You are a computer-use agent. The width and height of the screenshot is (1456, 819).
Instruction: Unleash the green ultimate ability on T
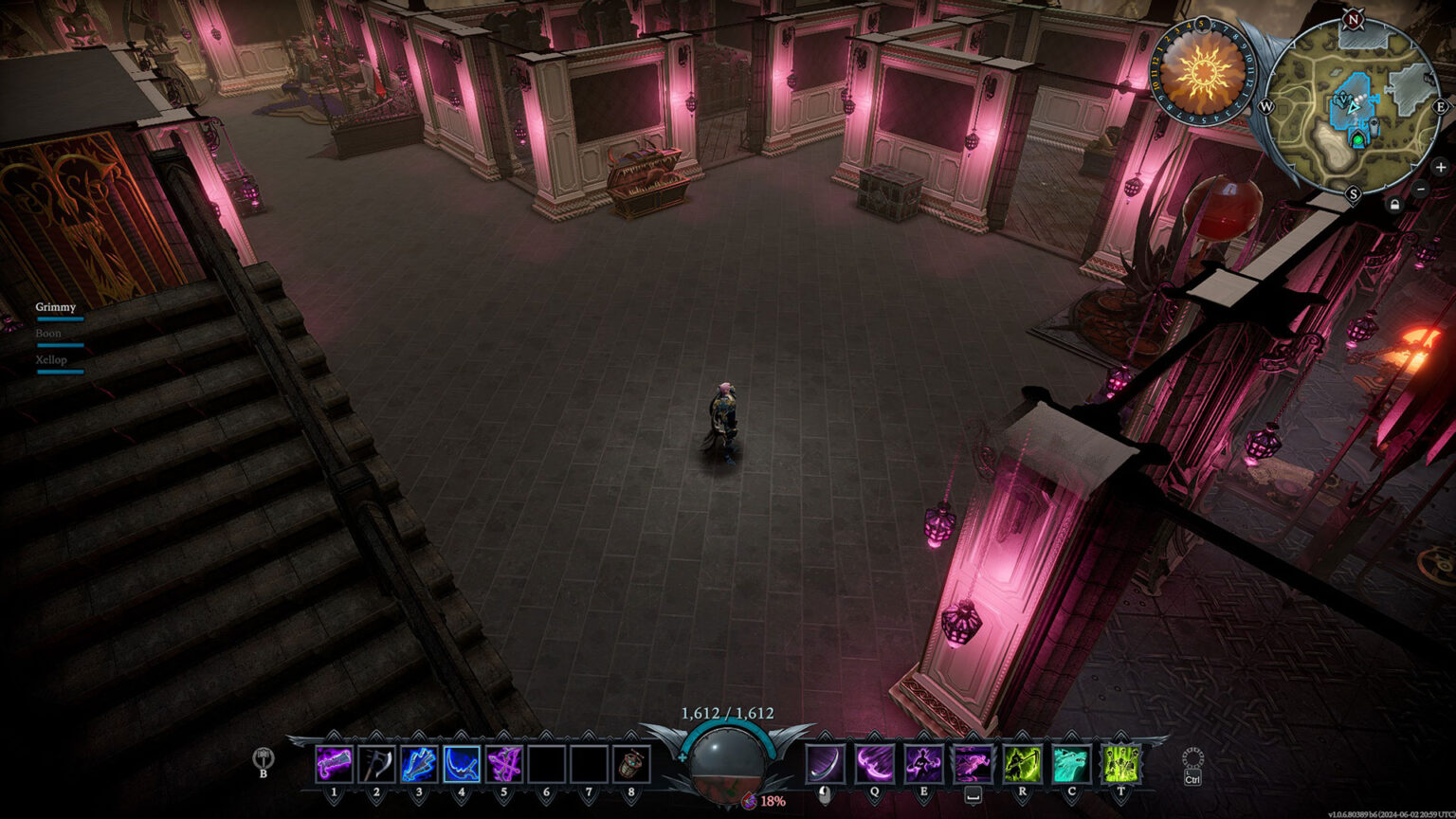[x=1120, y=764]
